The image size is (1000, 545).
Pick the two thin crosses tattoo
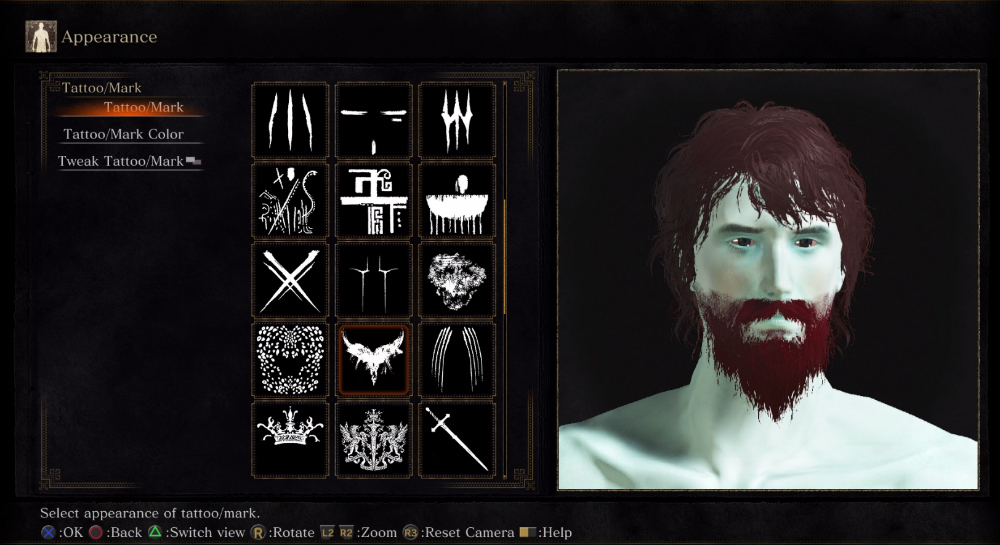point(373,280)
